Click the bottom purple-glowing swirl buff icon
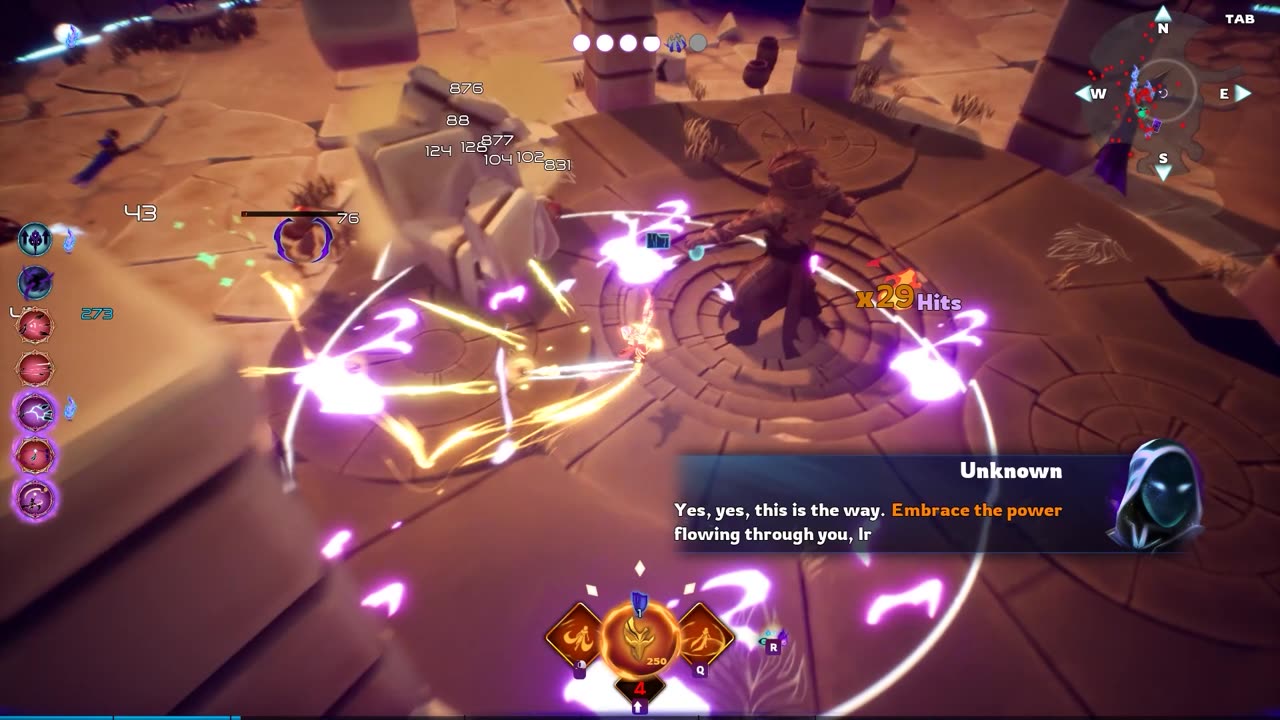The image size is (1280, 720). pyautogui.click(x=36, y=498)
